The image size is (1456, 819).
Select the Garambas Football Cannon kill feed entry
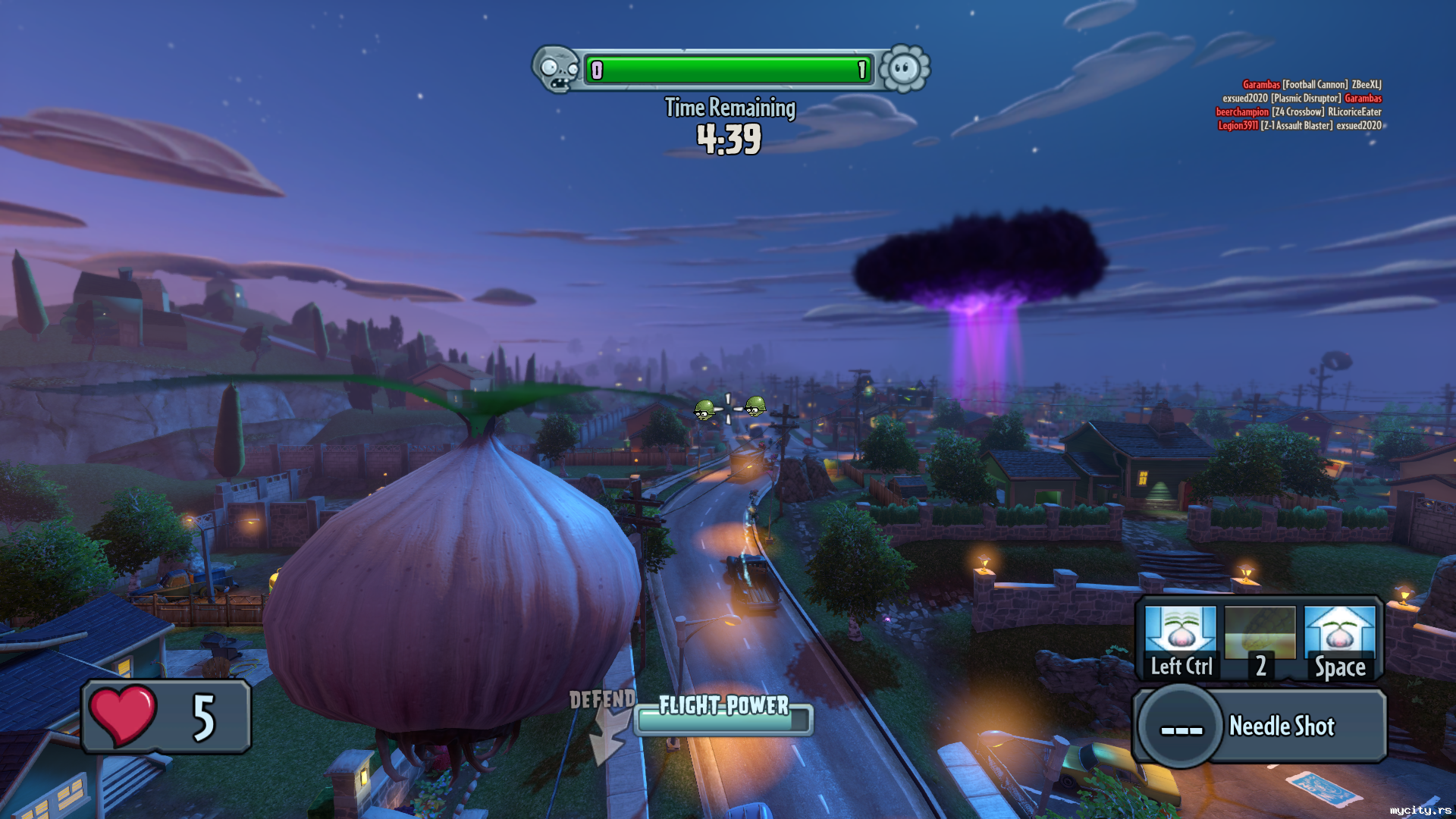click(1312, 84)
